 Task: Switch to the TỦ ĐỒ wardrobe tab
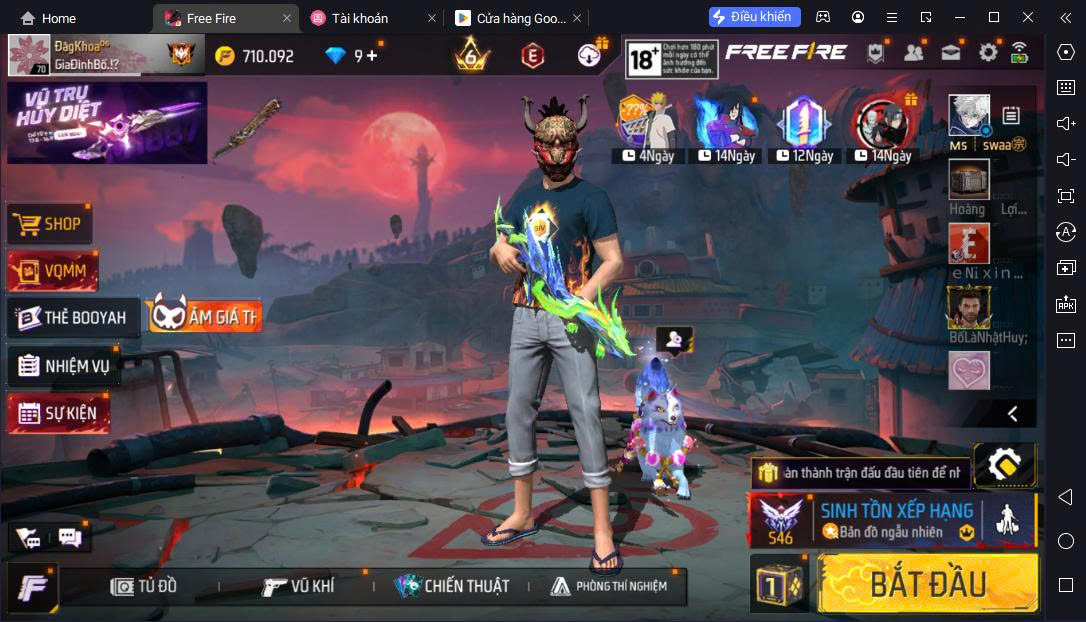pos(144,586)
